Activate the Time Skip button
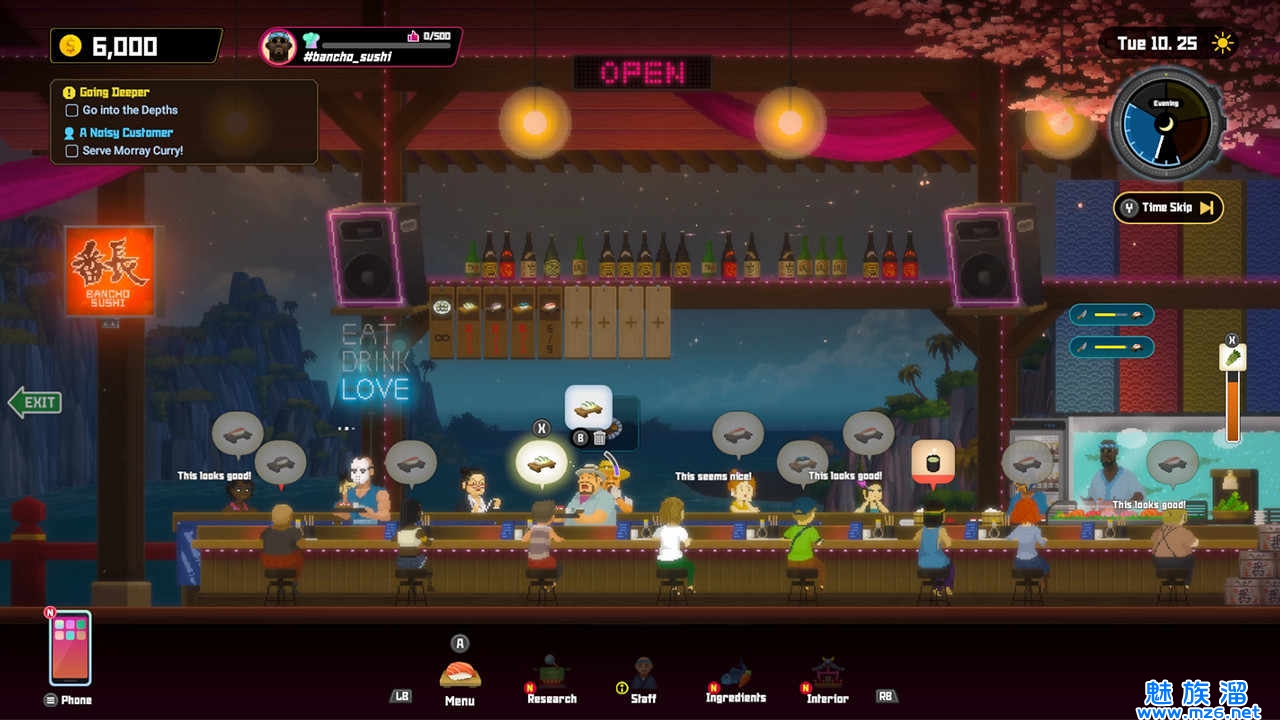The image size is (1280, 720). (1168, 208)
